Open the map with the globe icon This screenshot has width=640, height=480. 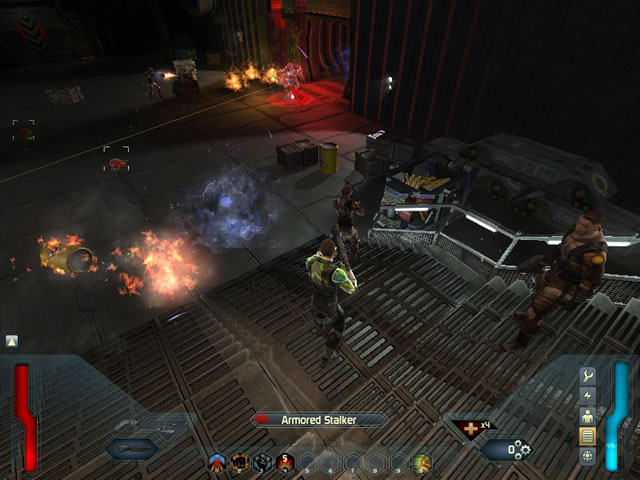click(588, 456)
